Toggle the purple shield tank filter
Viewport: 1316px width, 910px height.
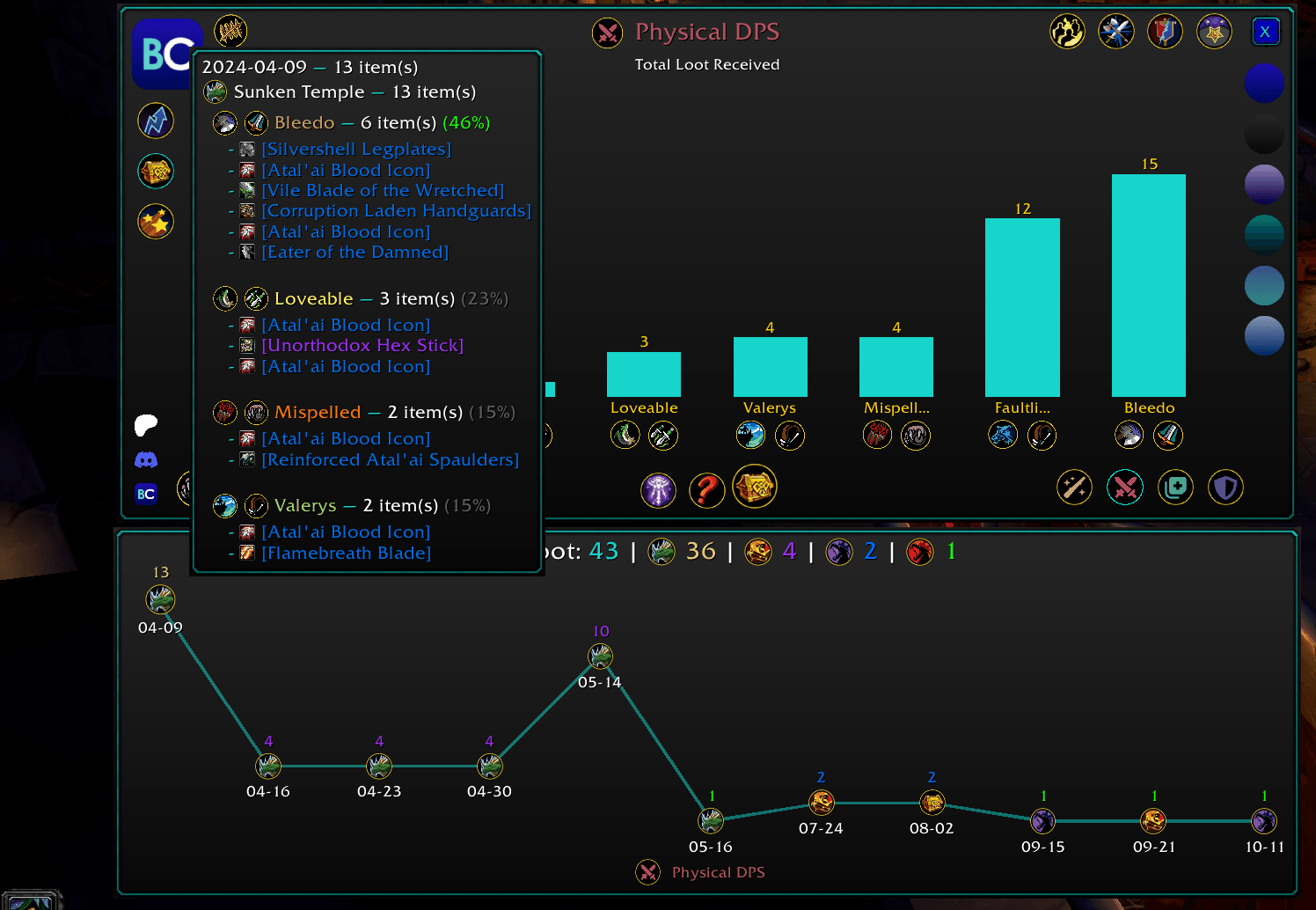(1225, 487)
